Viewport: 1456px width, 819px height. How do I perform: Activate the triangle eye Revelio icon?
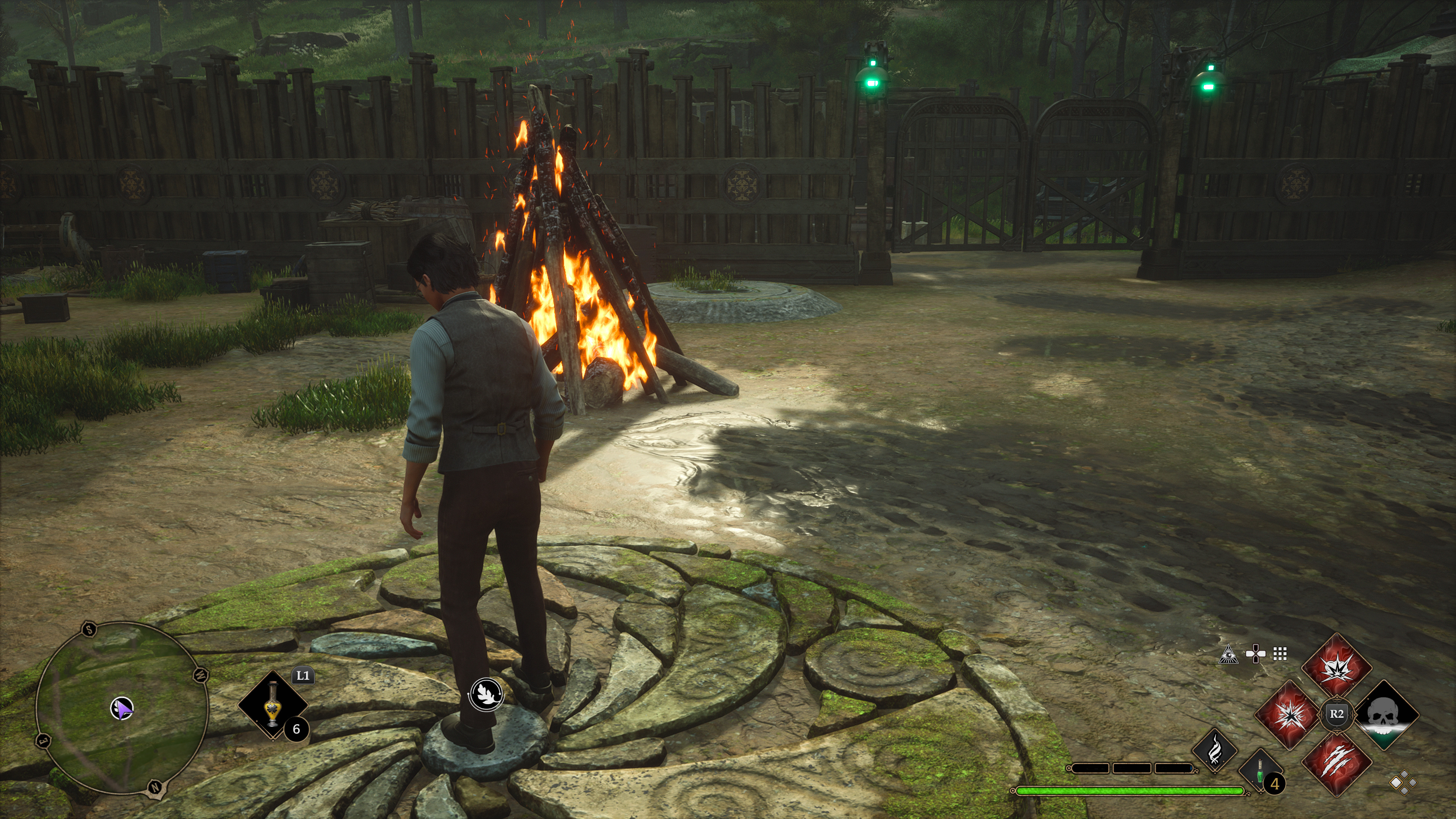point(1229,654)
